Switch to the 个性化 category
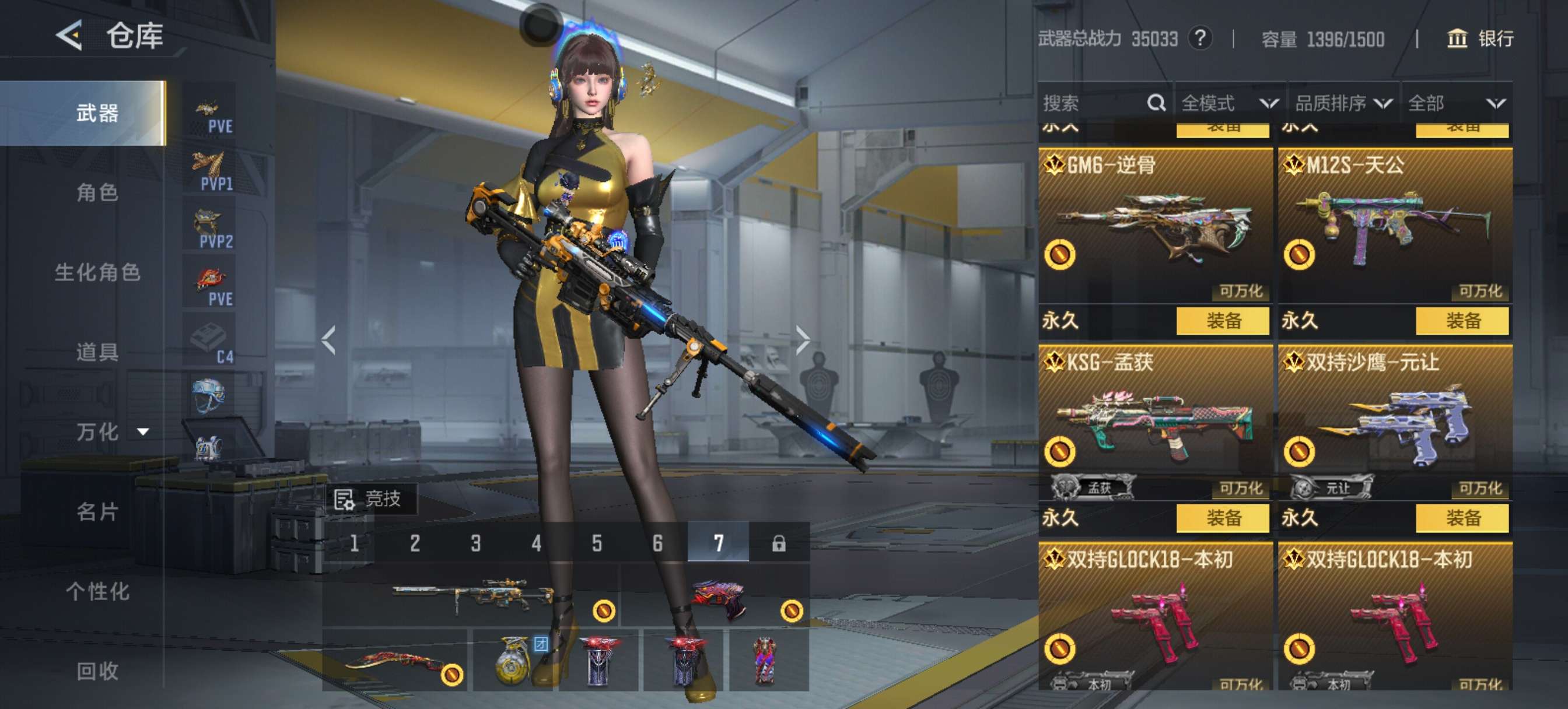 pos(97,591)
